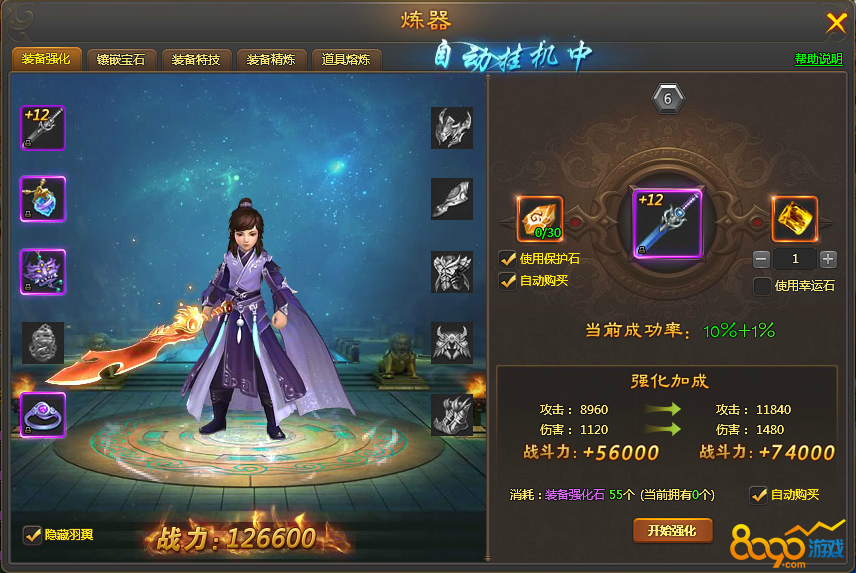Screen dimensions: 856x573
Task: Click the golden lucky stone icon
Action: pos(795,219)
